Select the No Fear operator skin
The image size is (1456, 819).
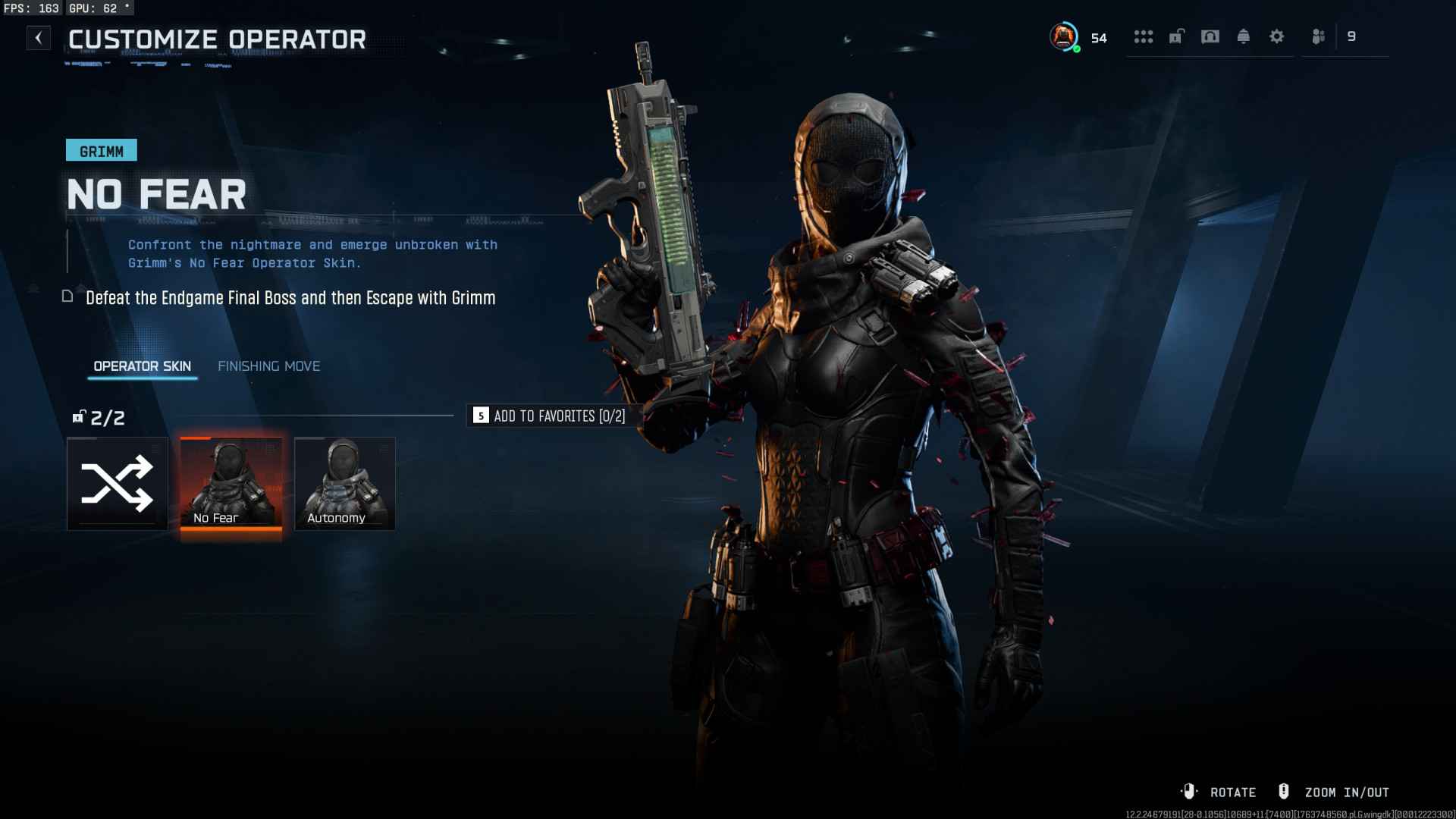coord(231,484)
